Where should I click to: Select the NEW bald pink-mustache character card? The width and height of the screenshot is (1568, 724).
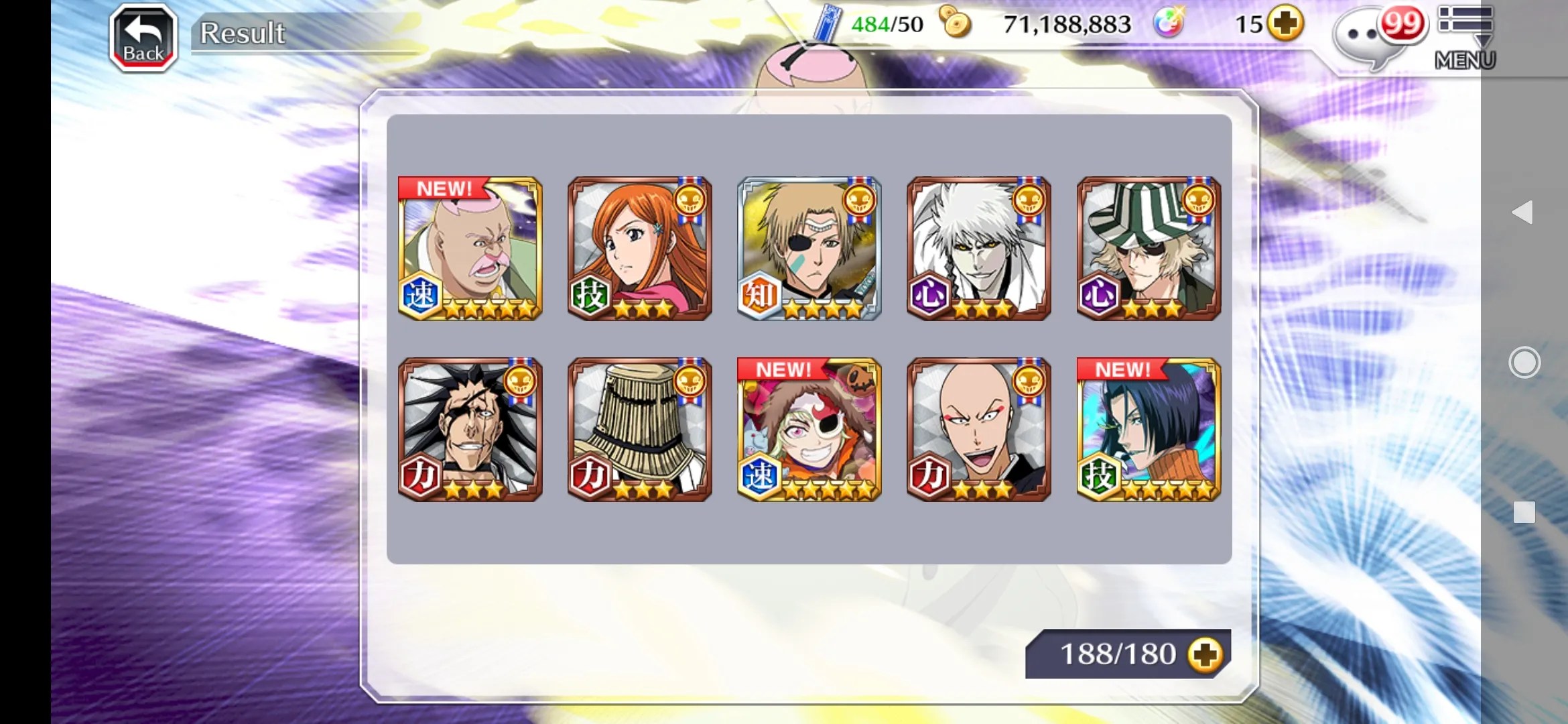[x=470, y=249]
